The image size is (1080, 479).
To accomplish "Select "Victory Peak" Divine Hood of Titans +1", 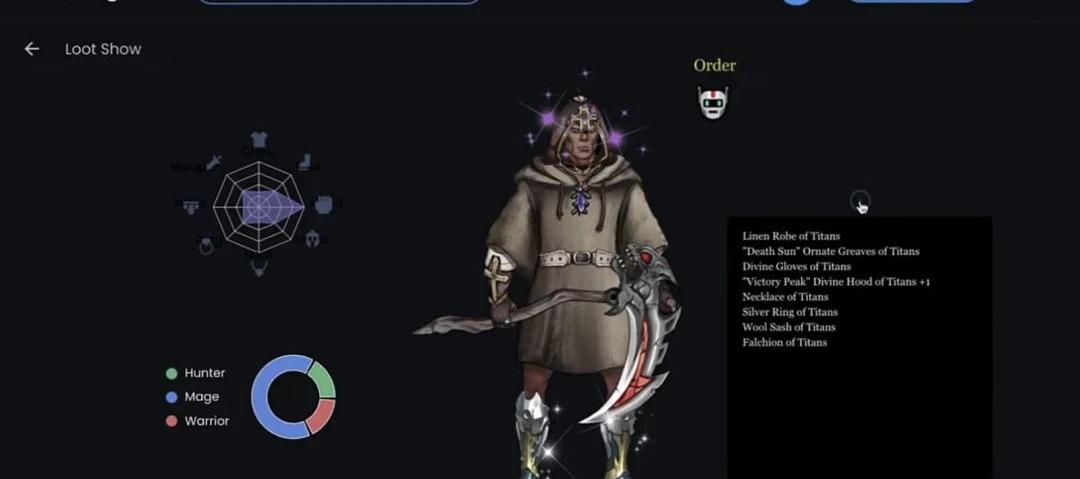I will point(836,282).
